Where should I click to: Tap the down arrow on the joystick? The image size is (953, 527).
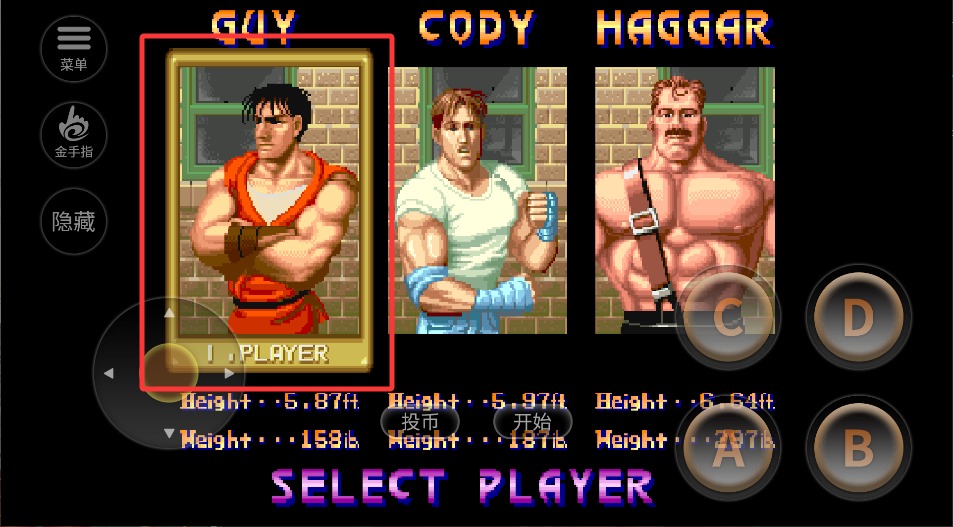click(x=169, y=433)
